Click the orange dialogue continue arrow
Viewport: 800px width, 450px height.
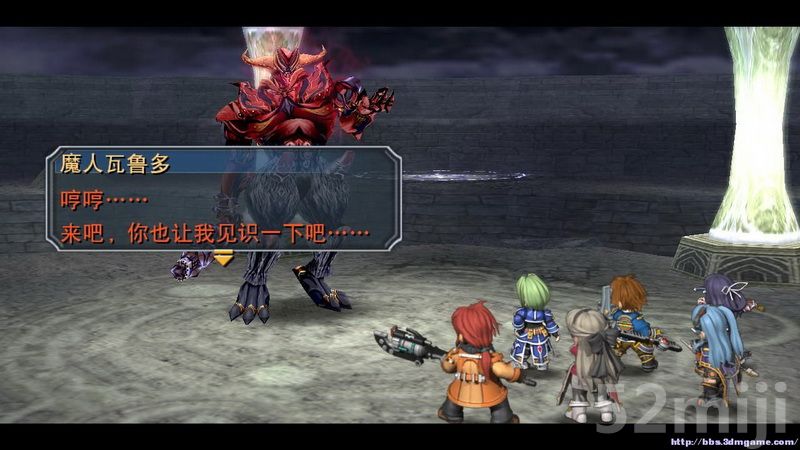[x=223, y=258]
